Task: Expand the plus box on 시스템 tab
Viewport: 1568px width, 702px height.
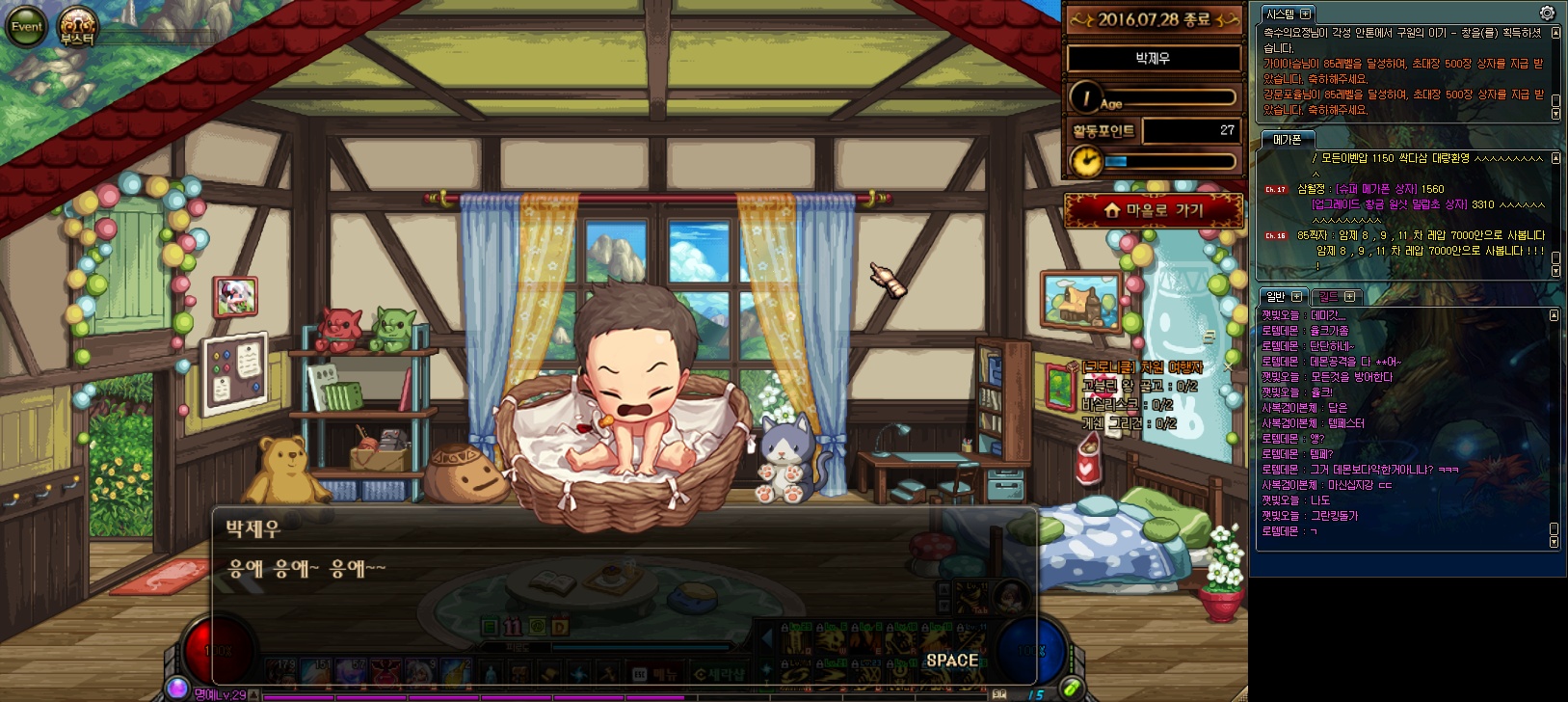Action: click(x=1305, y=13)
